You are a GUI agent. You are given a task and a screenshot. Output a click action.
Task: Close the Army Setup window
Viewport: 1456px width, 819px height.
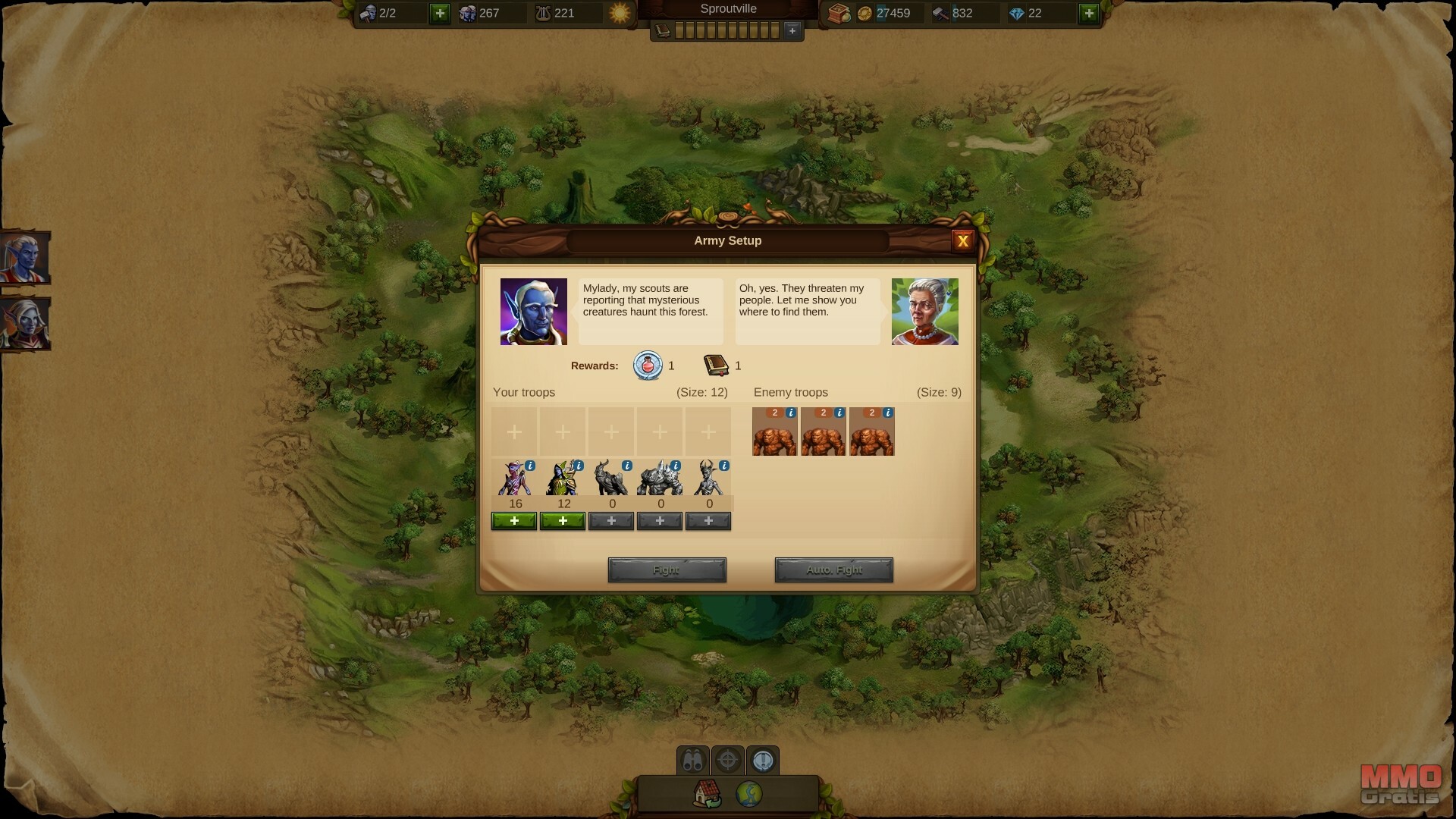point(962,241)
